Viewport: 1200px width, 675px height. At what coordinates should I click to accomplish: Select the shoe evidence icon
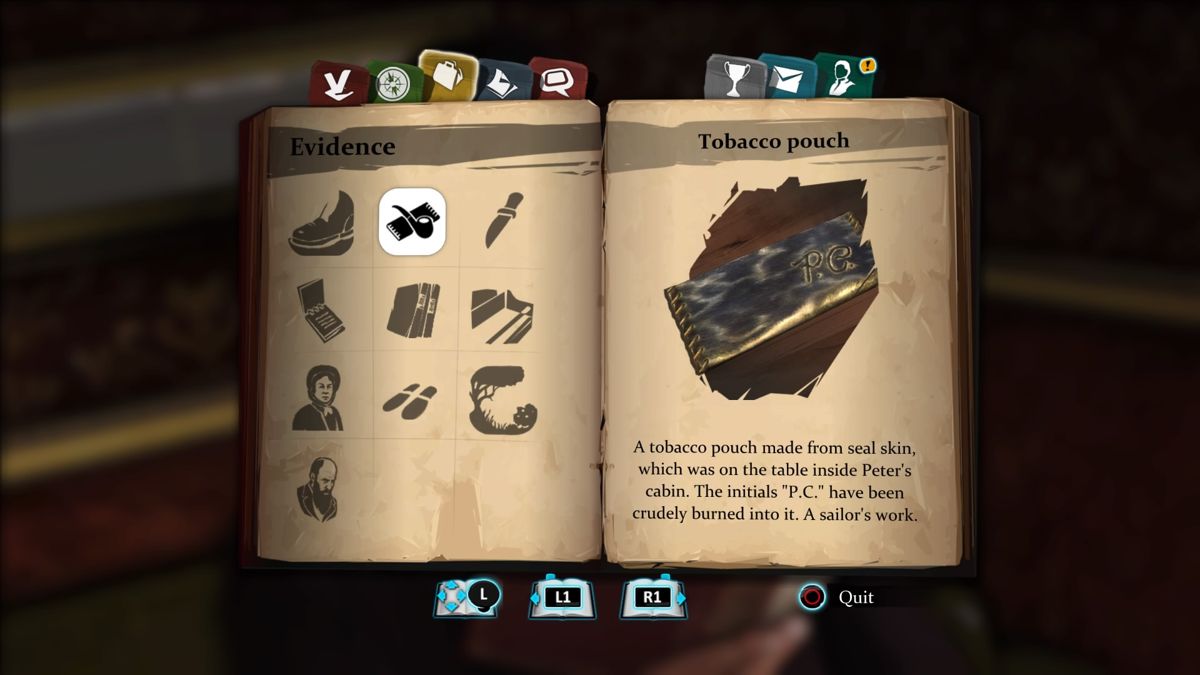point(322,225)
